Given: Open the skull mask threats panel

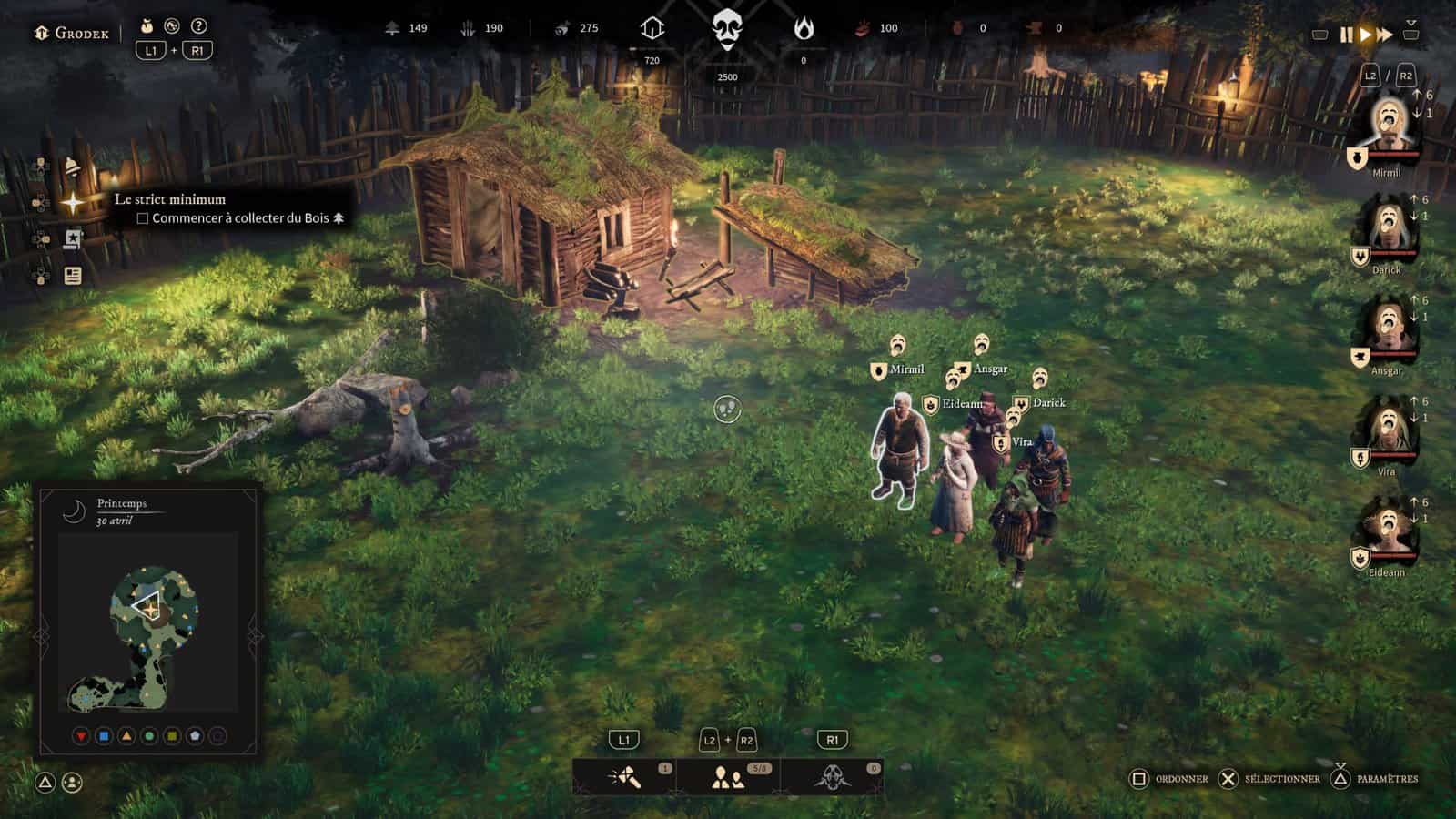Looking at the screenshot, I should [x=832, y=777].
